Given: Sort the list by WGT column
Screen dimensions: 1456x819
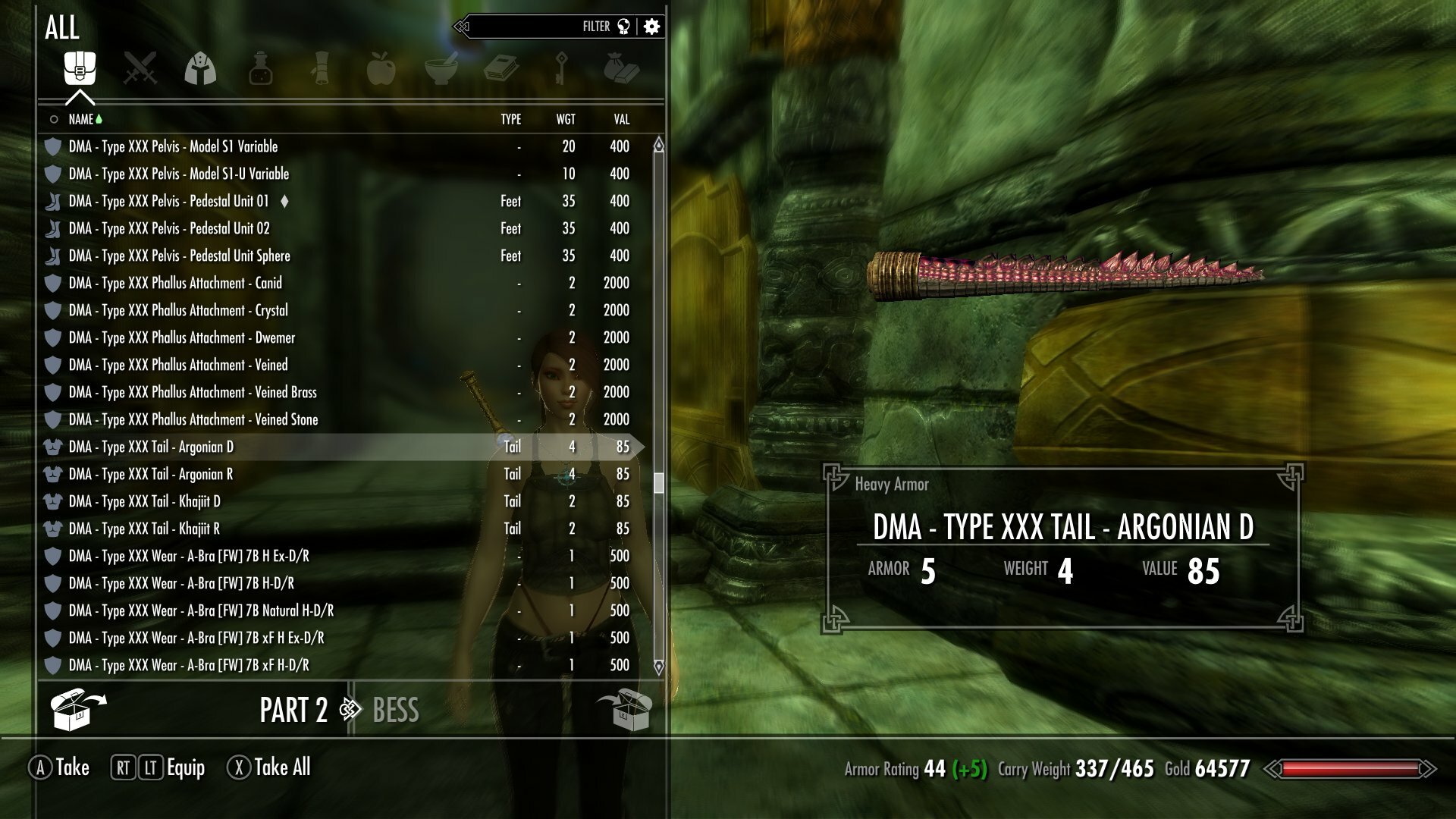Looking at the screenshot, I should tap(566, 119).
